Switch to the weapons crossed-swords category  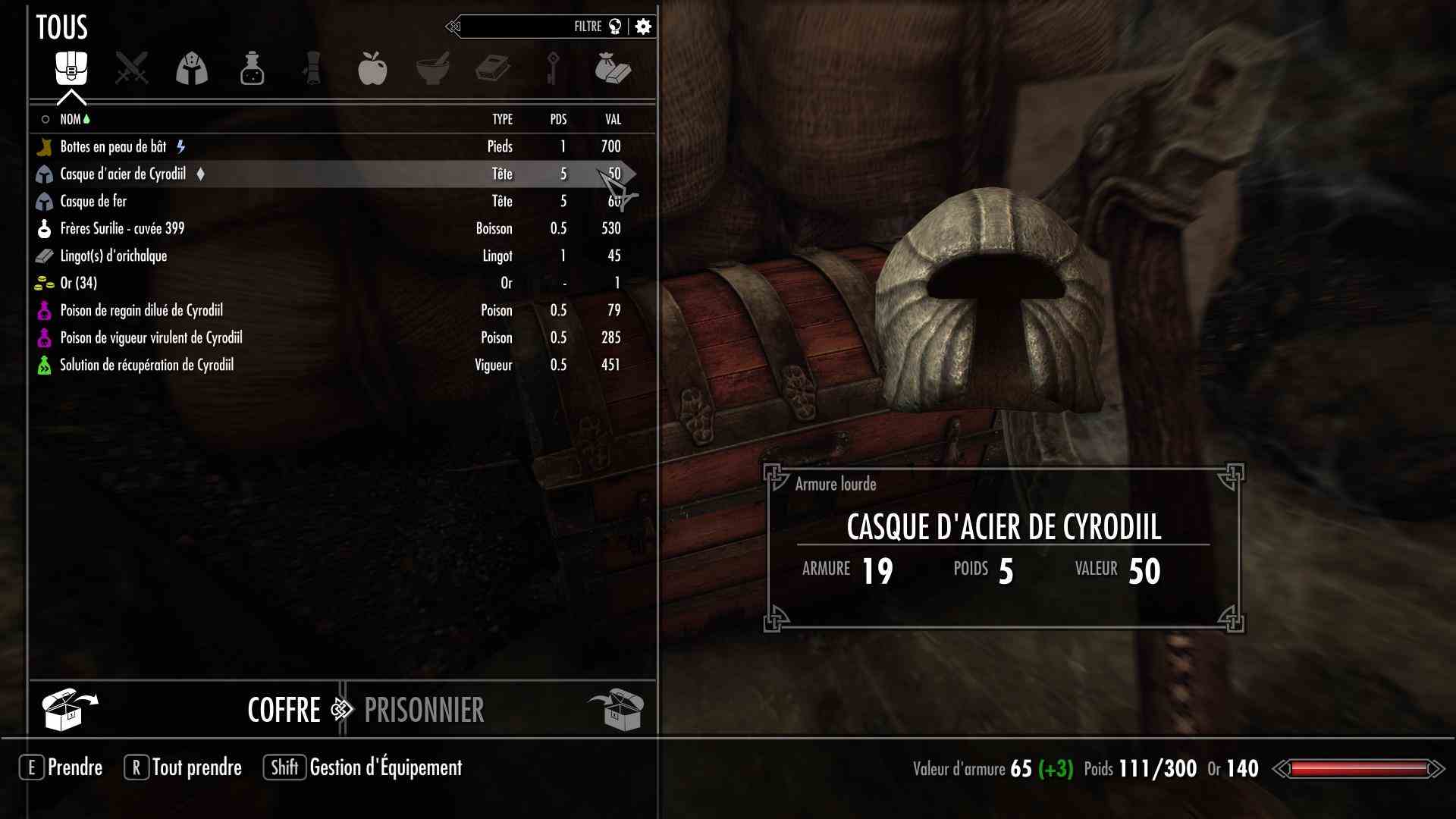[131, 69]
